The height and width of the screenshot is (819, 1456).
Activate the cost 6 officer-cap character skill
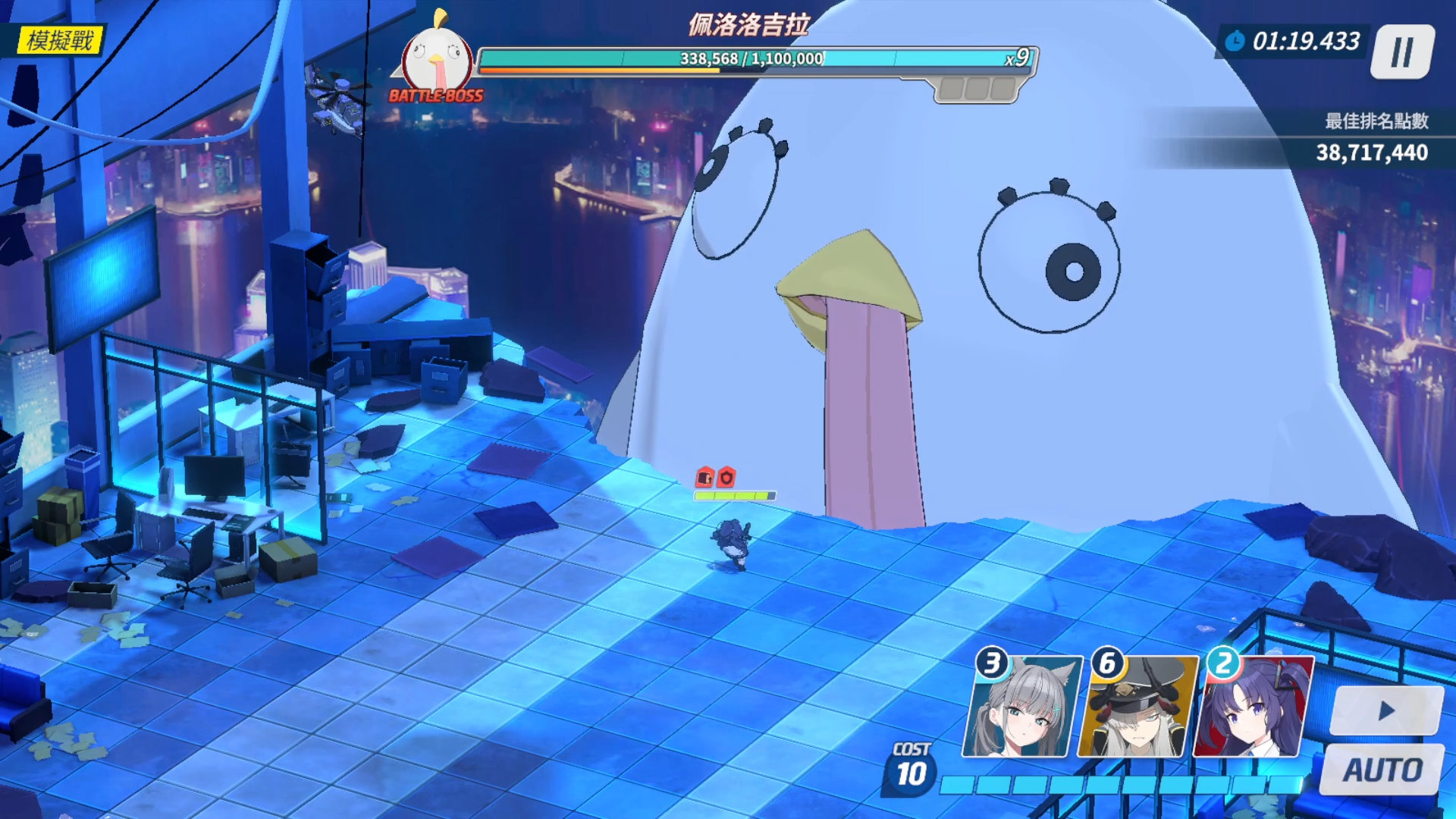(x=1137, y=708)
